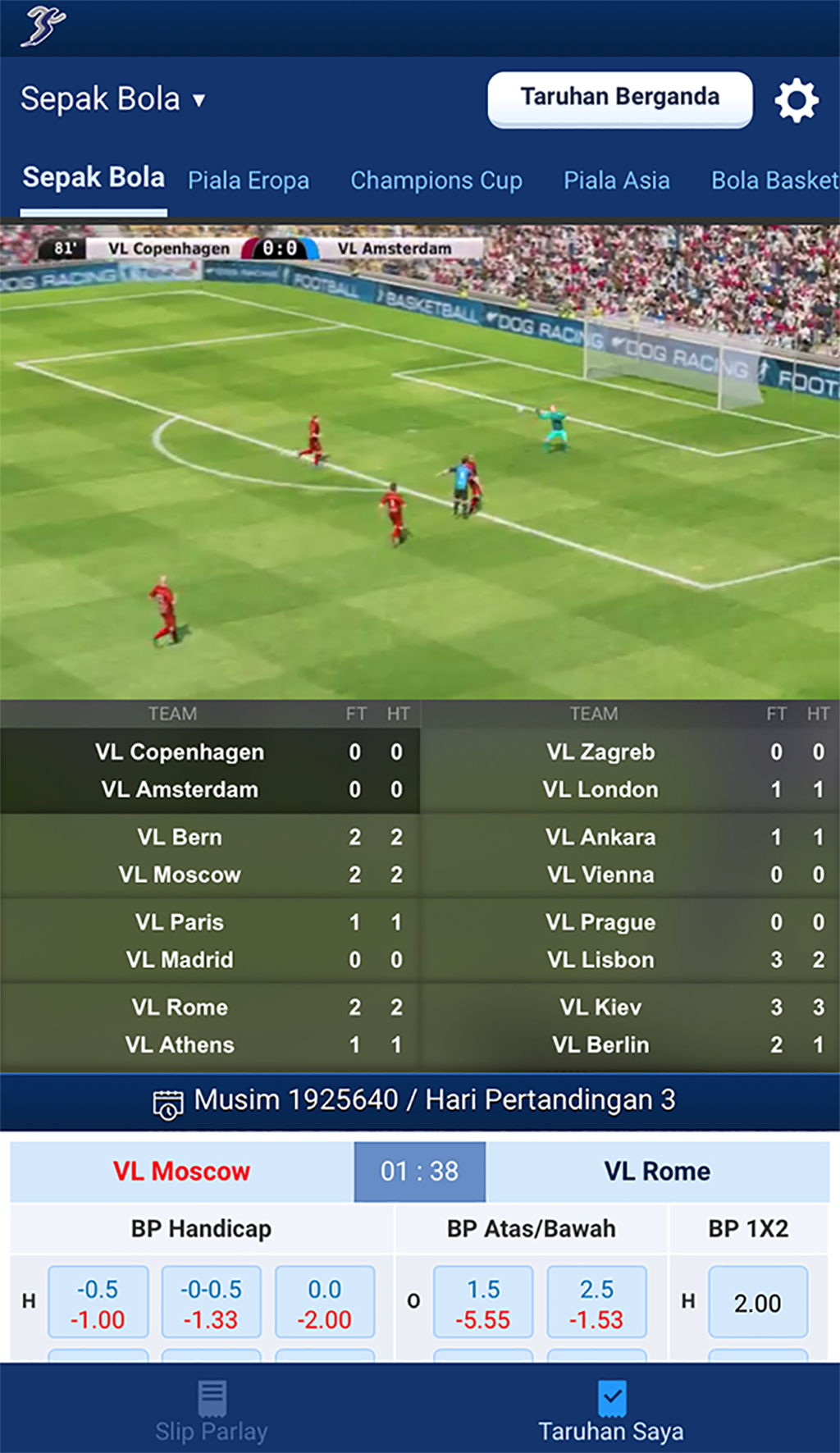Switch to the Piala Eropa tab
Screen dimensions: 840x1453
click(x=249, y=180)
